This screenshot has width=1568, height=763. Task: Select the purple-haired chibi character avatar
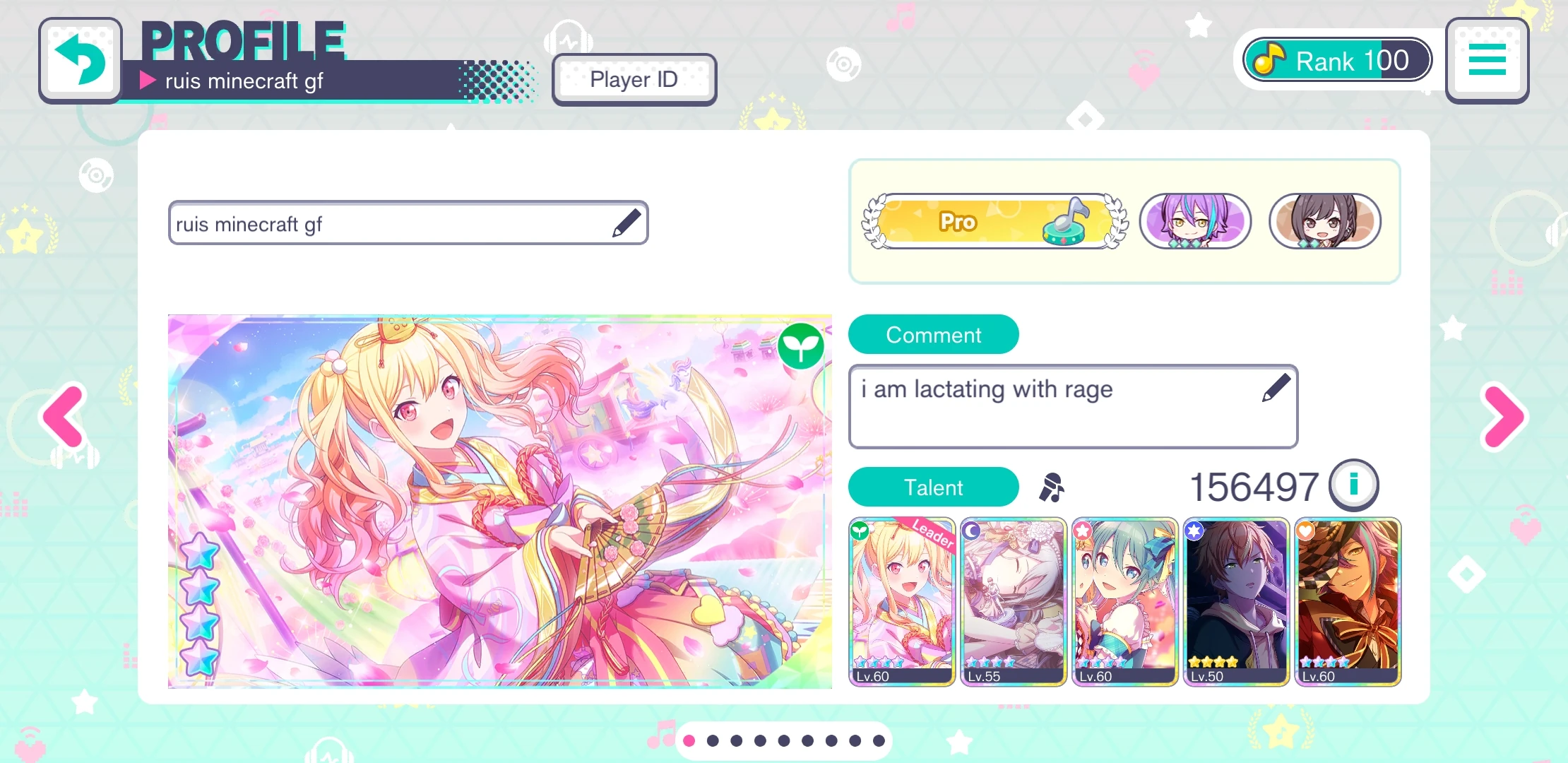(1196, 221)
